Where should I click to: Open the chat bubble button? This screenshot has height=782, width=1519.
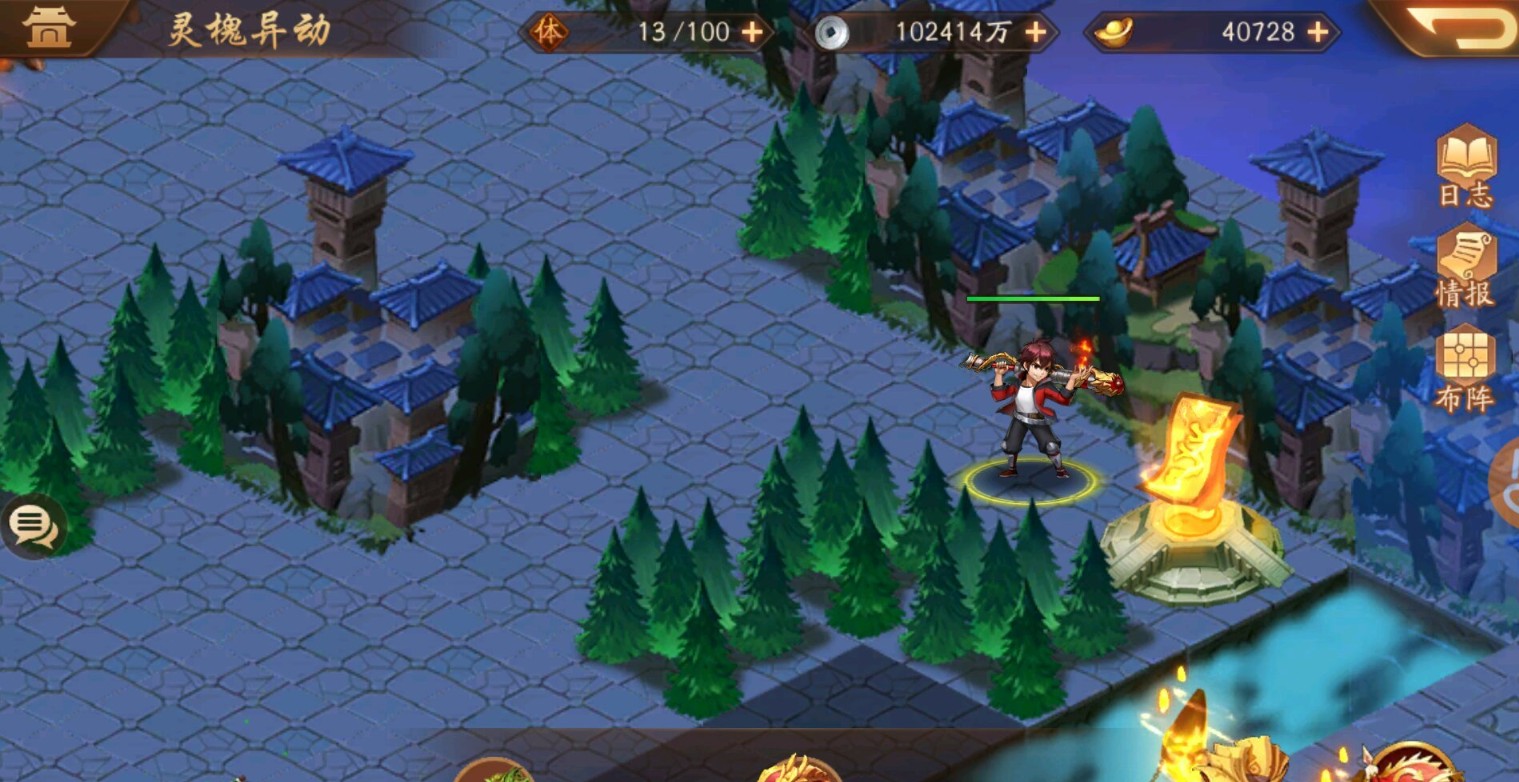pyautogui.click(x=33, y=524)
